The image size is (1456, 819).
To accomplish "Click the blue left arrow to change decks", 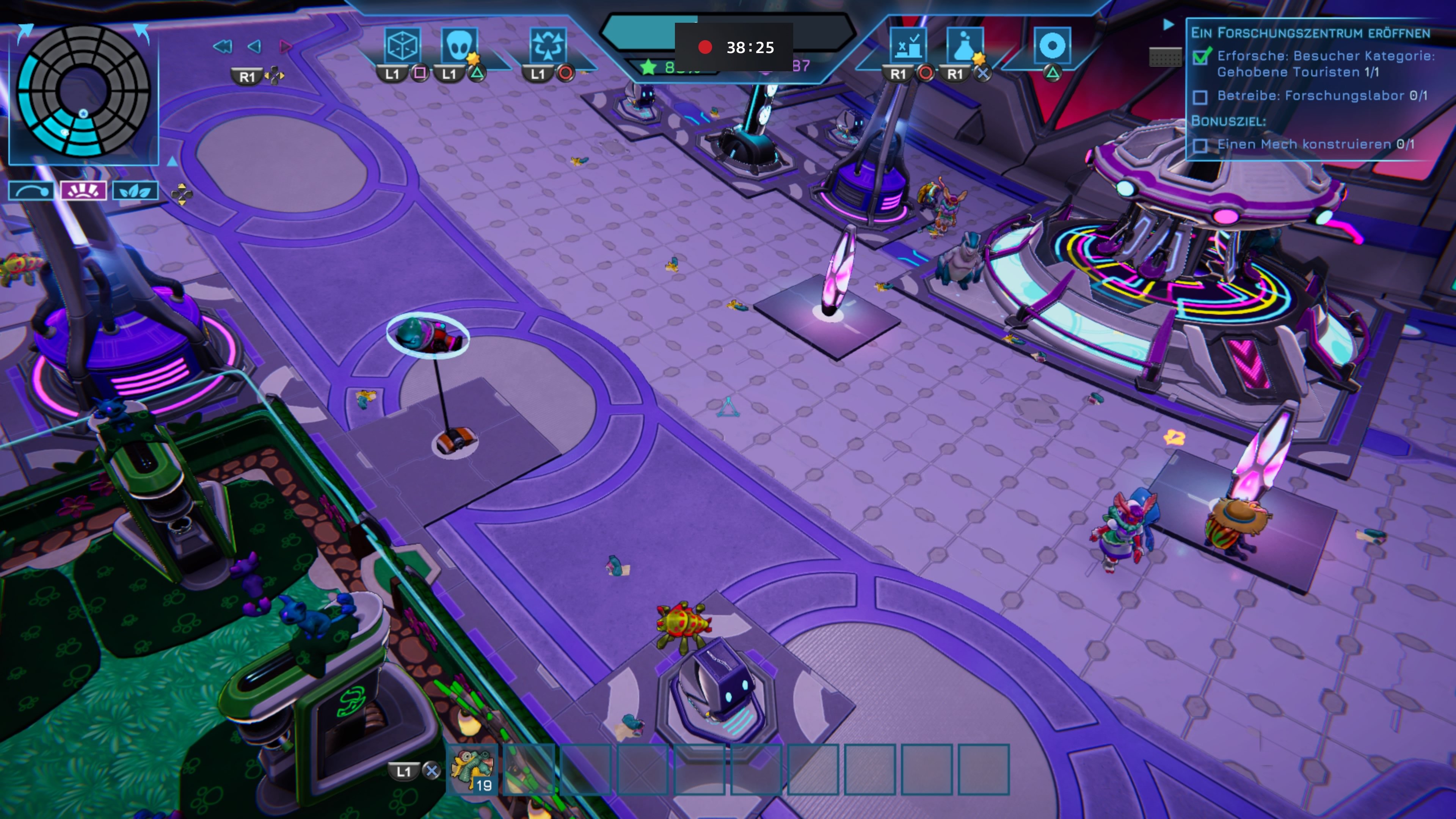I will (254, 47).
